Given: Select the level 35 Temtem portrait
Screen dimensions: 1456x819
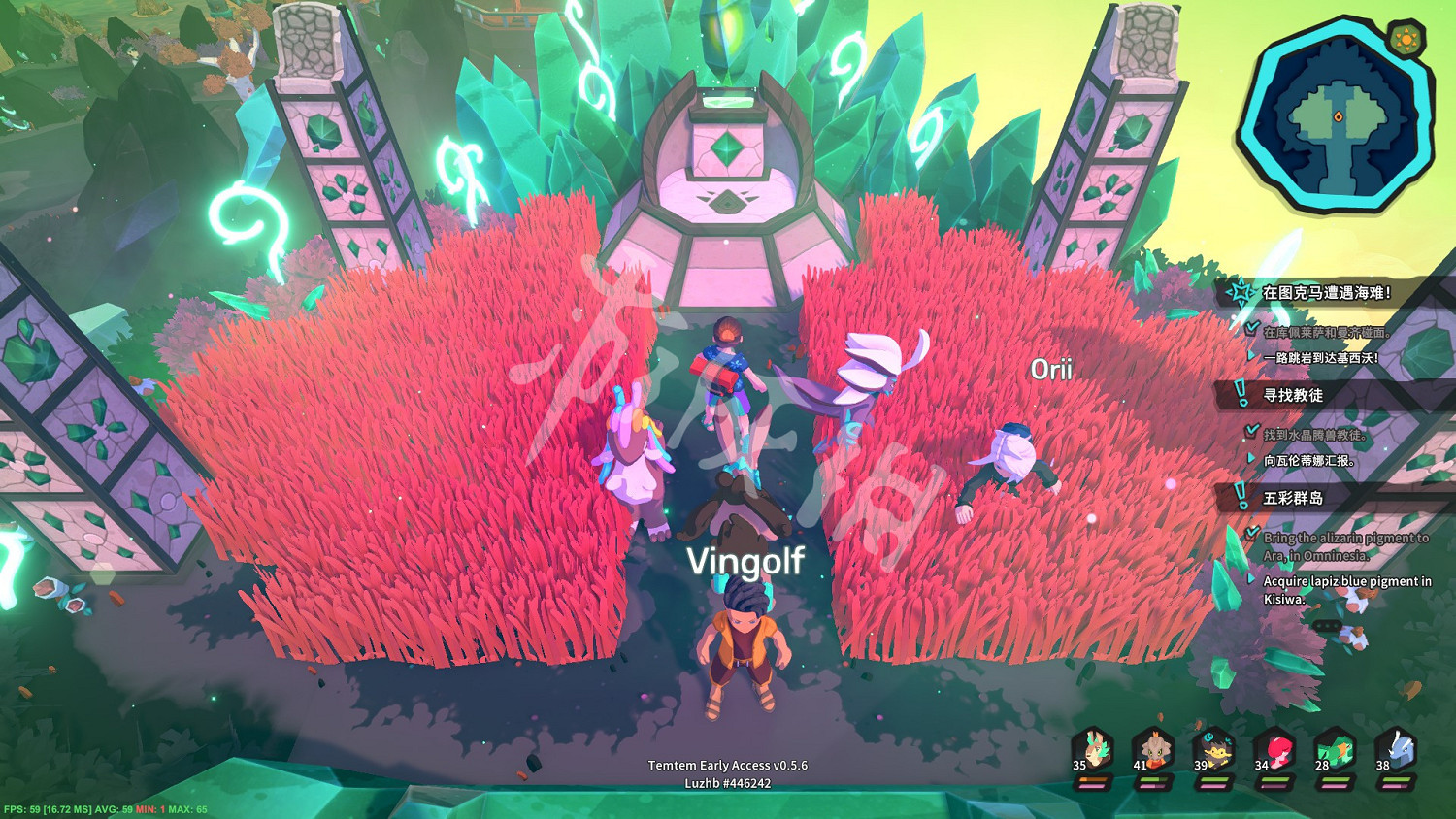Looking at the screenshot, I should 1093,748.
